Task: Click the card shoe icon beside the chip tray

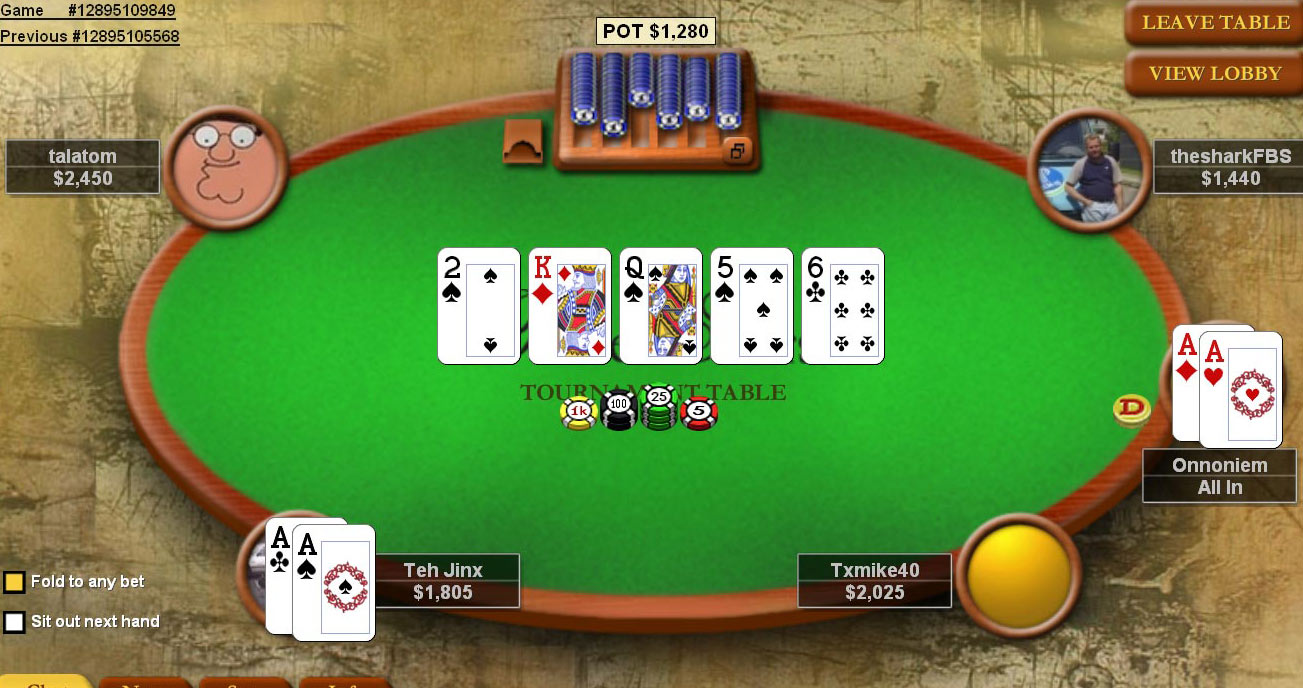Action: pyautogui.click(x=522, y=142)
